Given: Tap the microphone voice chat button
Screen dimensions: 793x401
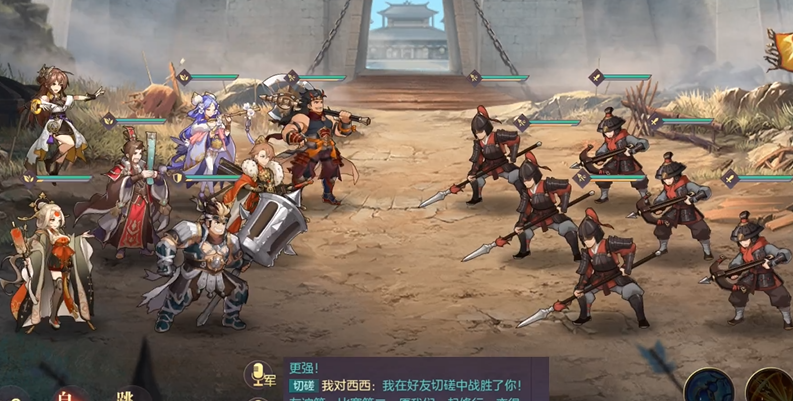Looking at the screenshot, I should [260, 375].
